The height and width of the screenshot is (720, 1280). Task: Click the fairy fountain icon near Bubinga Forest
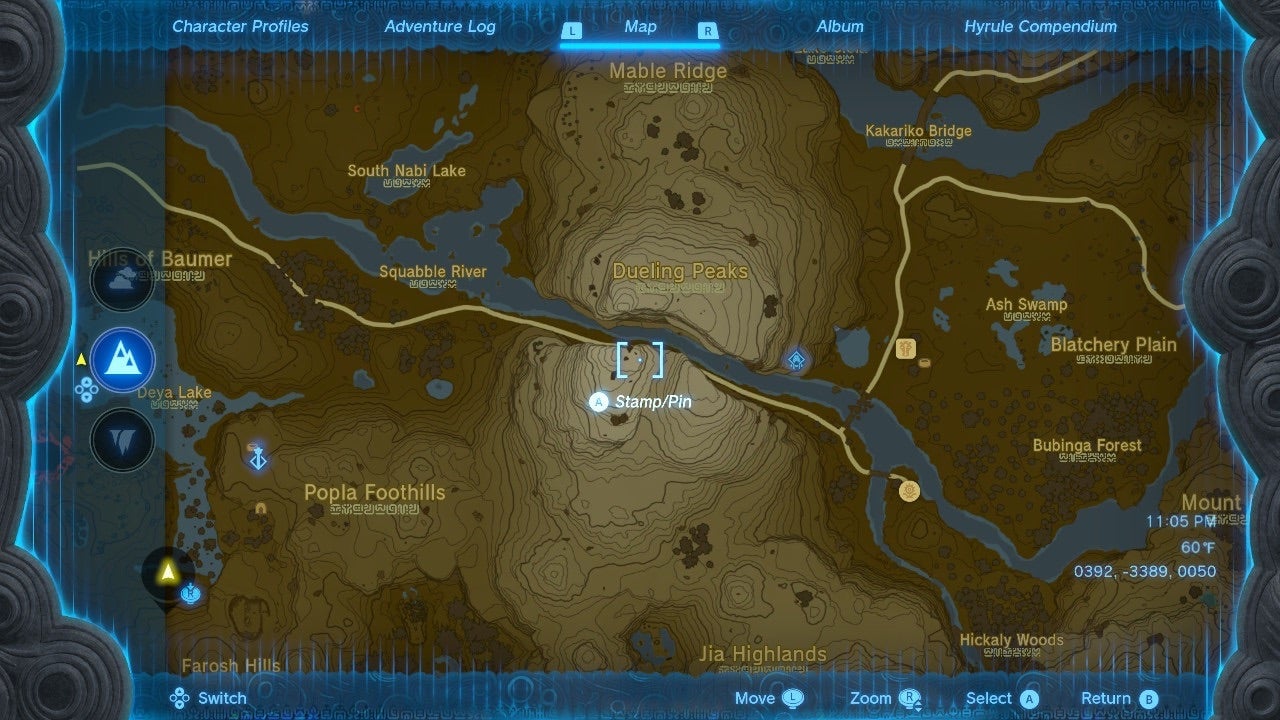pos(908,489)
